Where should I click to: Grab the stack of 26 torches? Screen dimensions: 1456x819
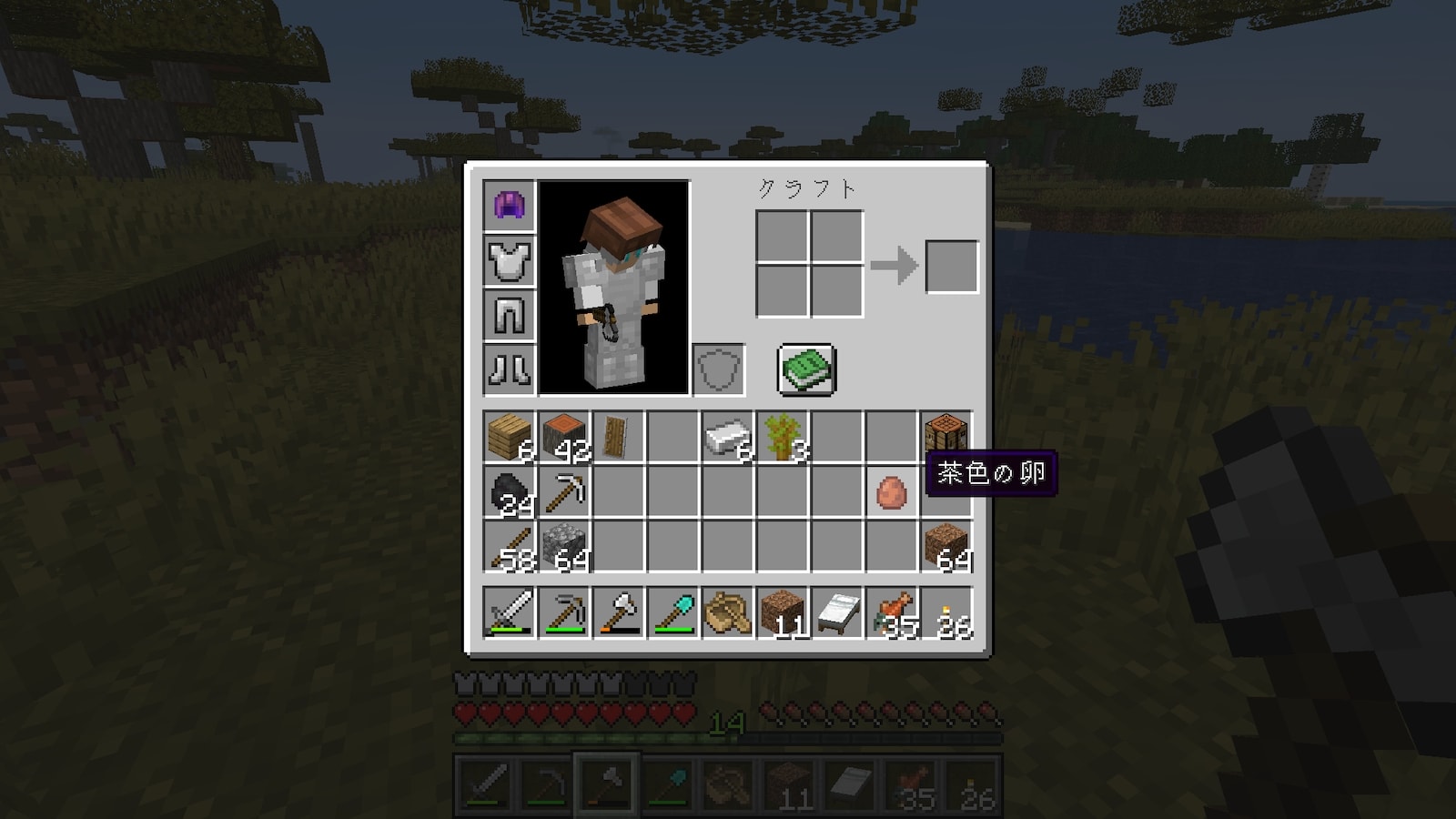point(946,612)
